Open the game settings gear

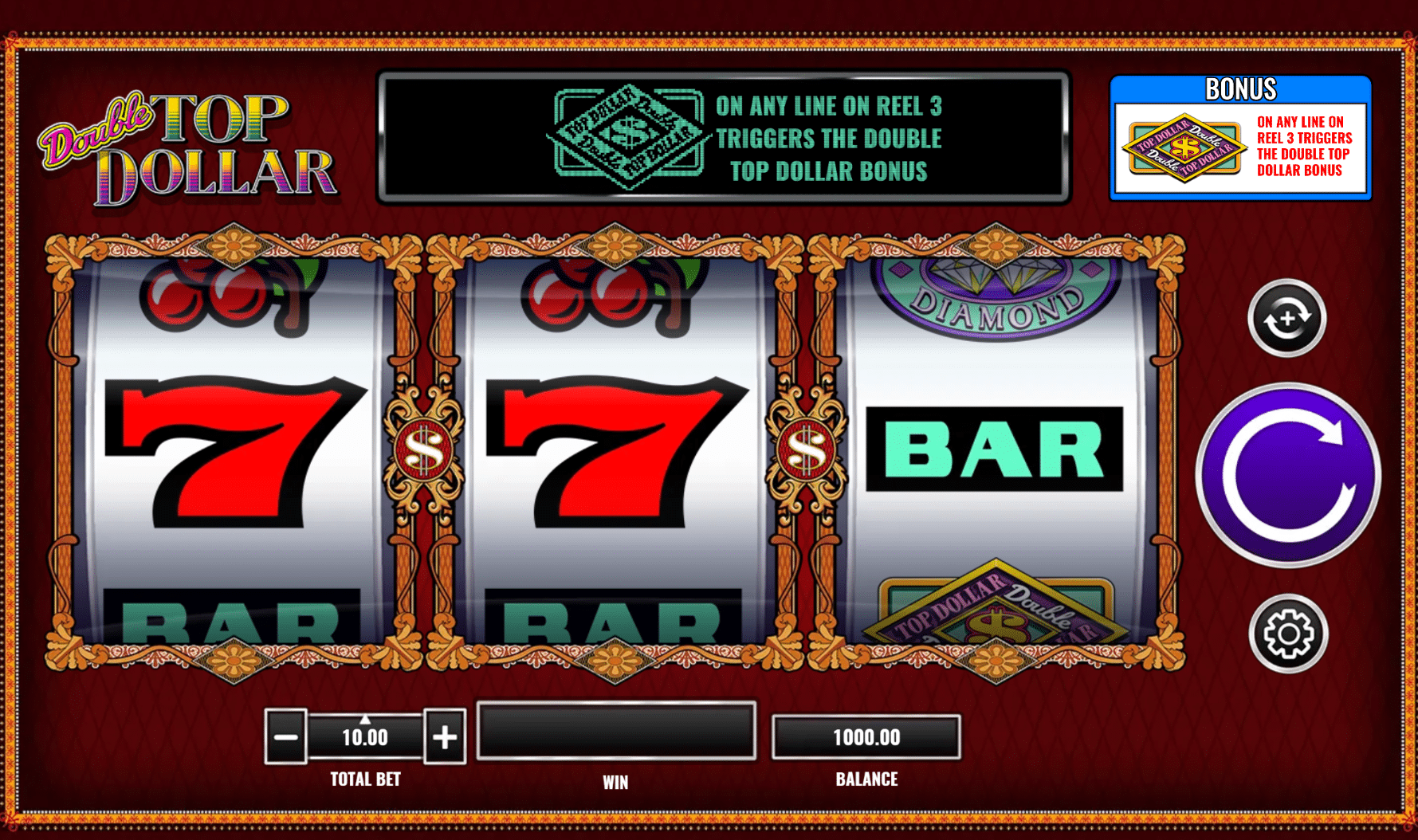[x=1286, y=632]
